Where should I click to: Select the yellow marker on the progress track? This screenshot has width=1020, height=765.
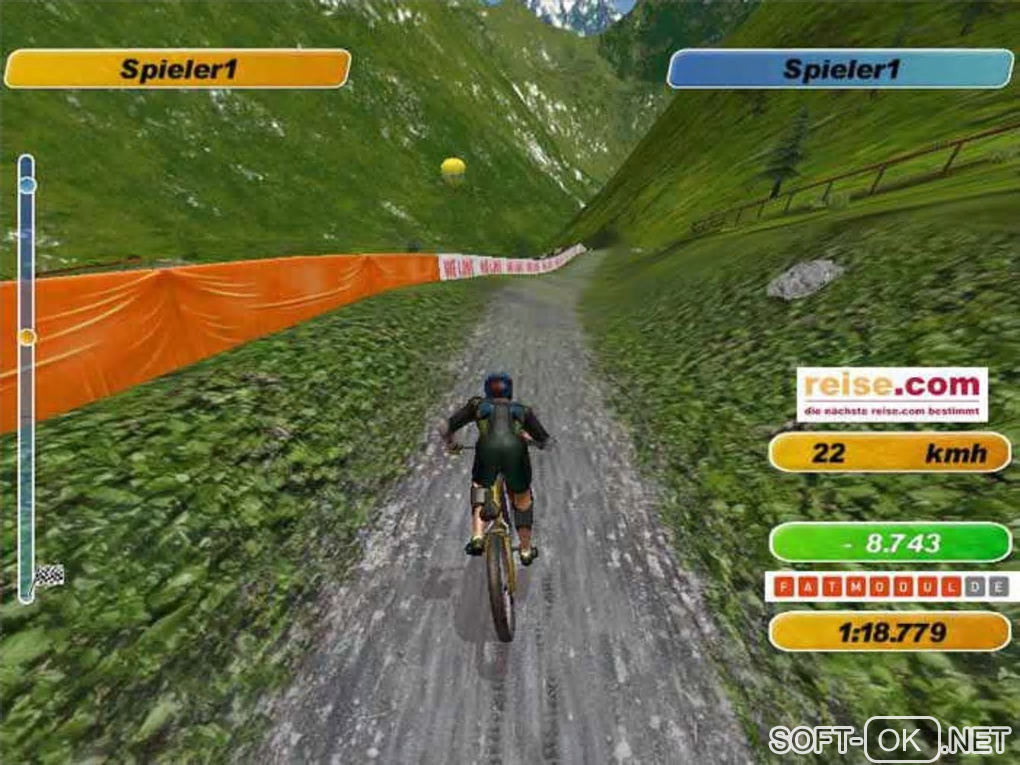pos(27,337)
